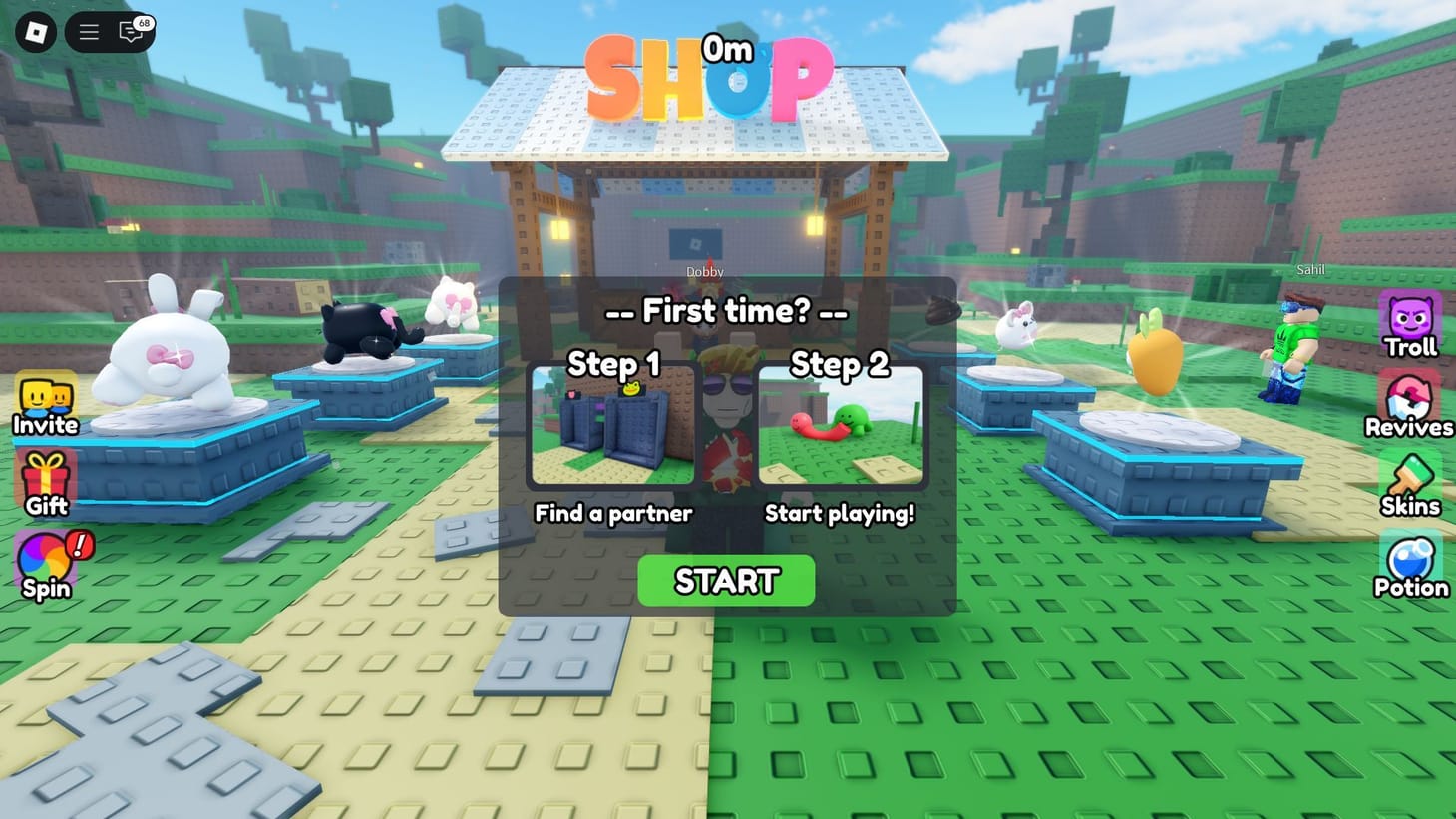The width and height of the screenshot is (1456, 819).
Task: Click the Find a partner Step 1 thumbnail
Action: pyautogui.click(x=611, y=426)
